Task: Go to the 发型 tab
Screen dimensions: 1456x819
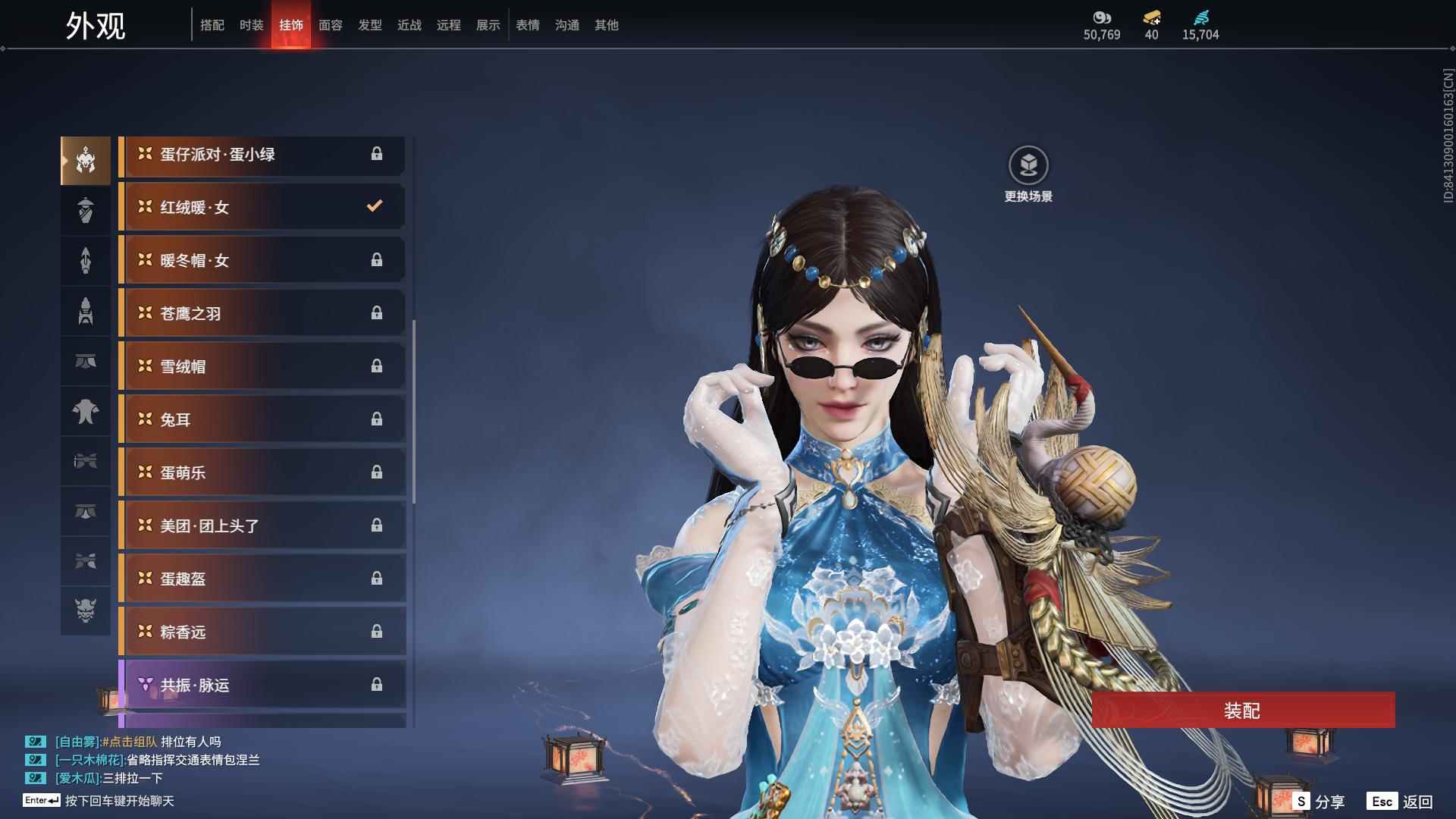Action: [369, 25]
